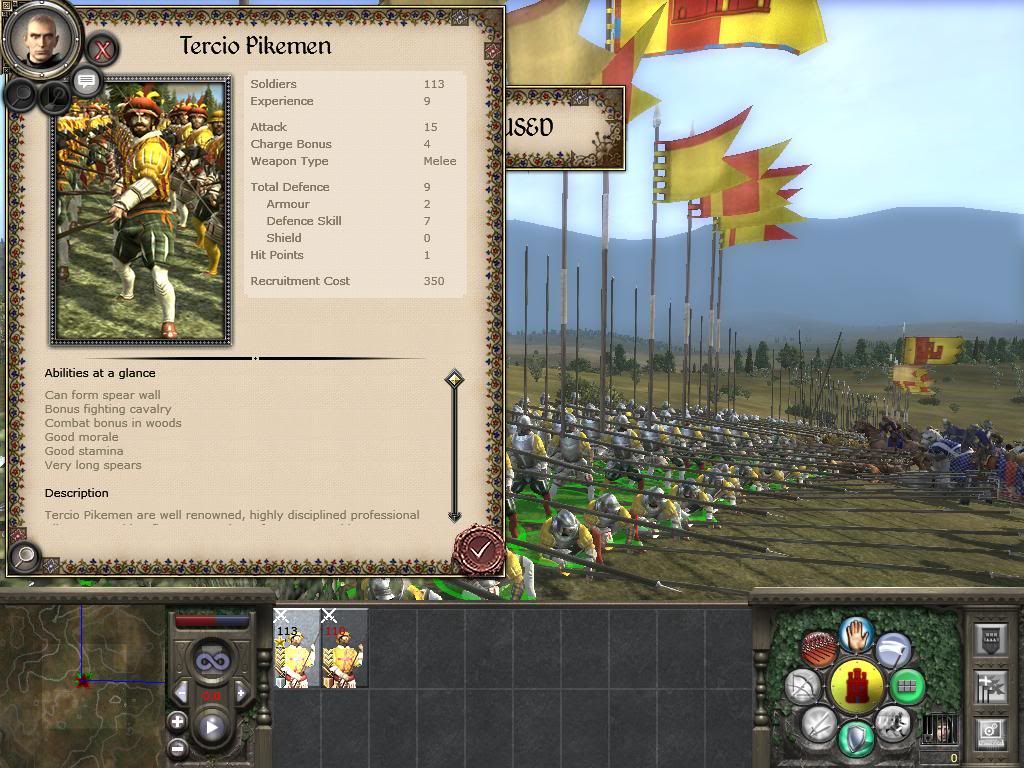The width and height of the screenshot is (1024, 768).
Task: Click the white flag withdraw button
Action: (x=893, y=651)
